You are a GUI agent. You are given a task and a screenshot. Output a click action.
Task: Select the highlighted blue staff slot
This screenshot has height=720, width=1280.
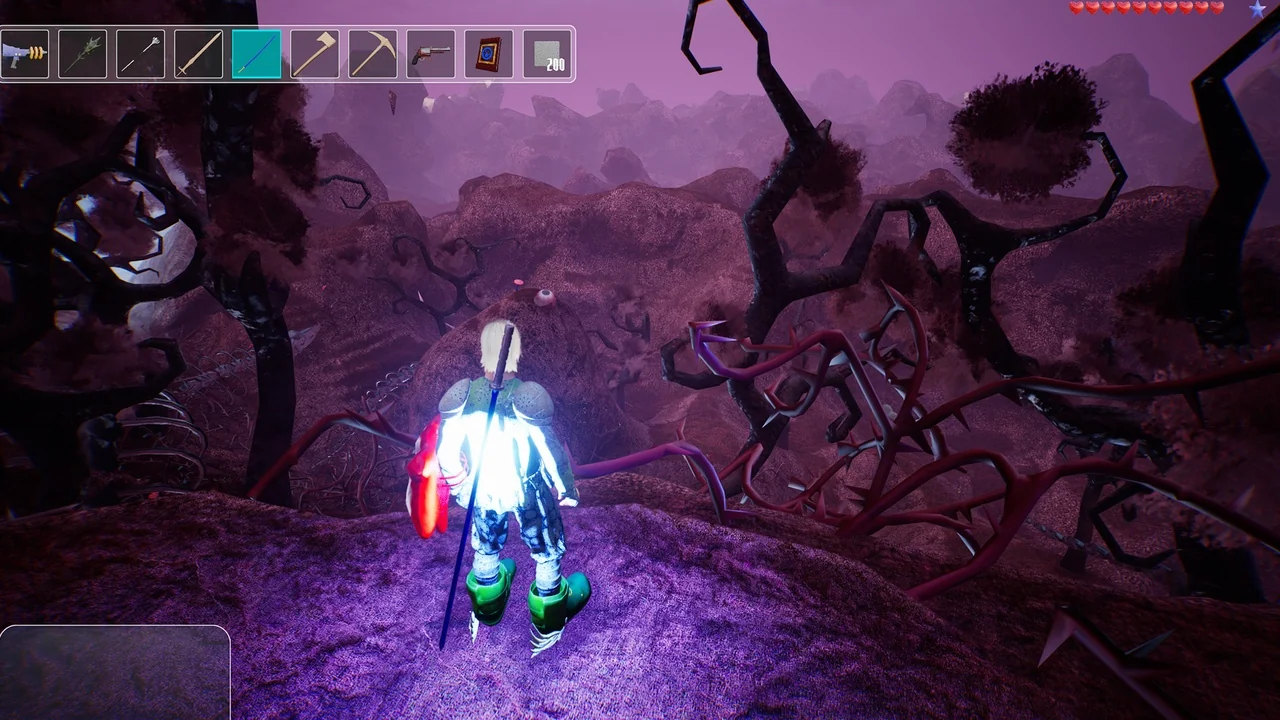pyautogui.click(x=256, y=54)
